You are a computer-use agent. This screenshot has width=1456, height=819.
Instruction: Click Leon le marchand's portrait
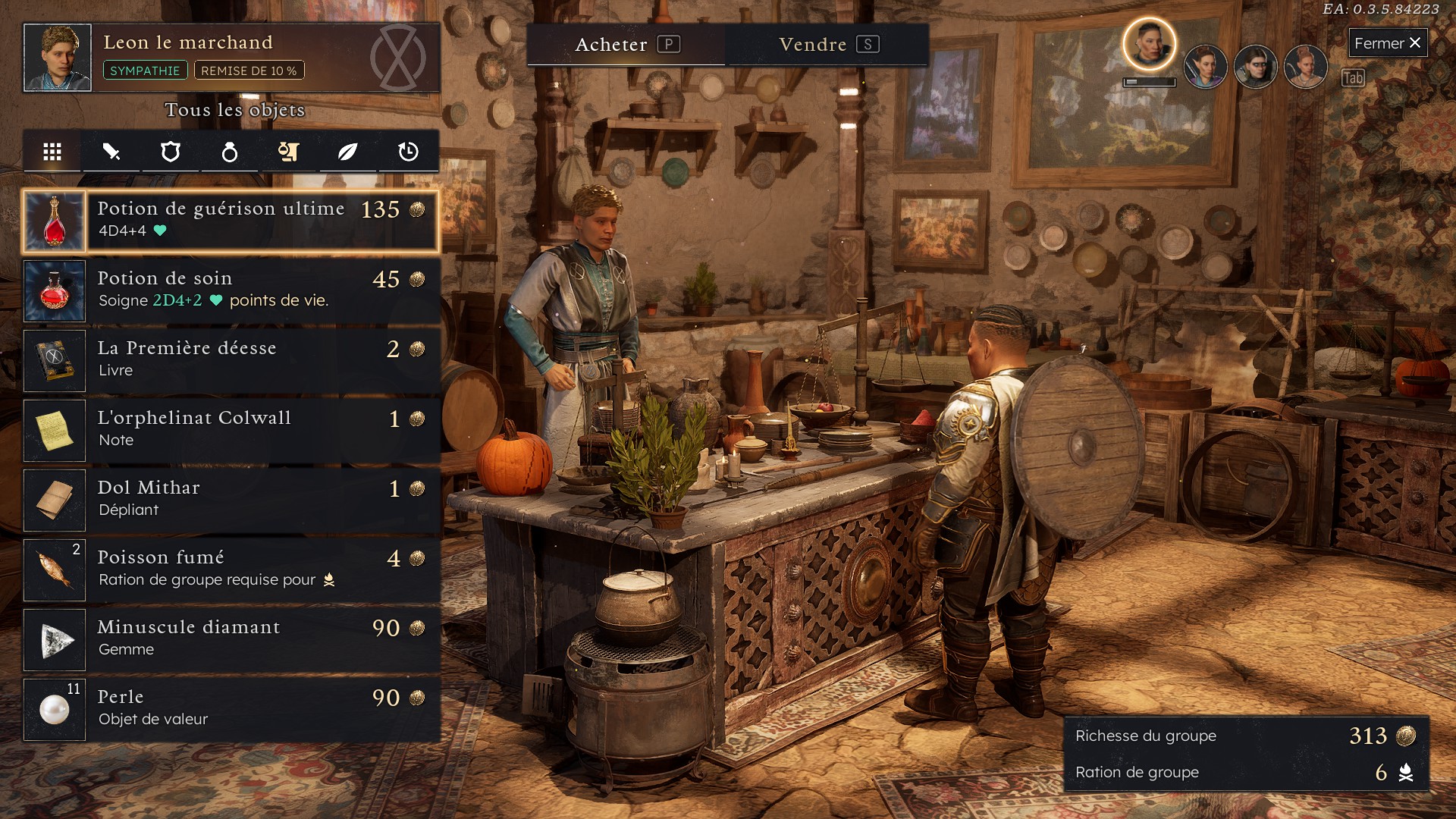tap(58, 58)
